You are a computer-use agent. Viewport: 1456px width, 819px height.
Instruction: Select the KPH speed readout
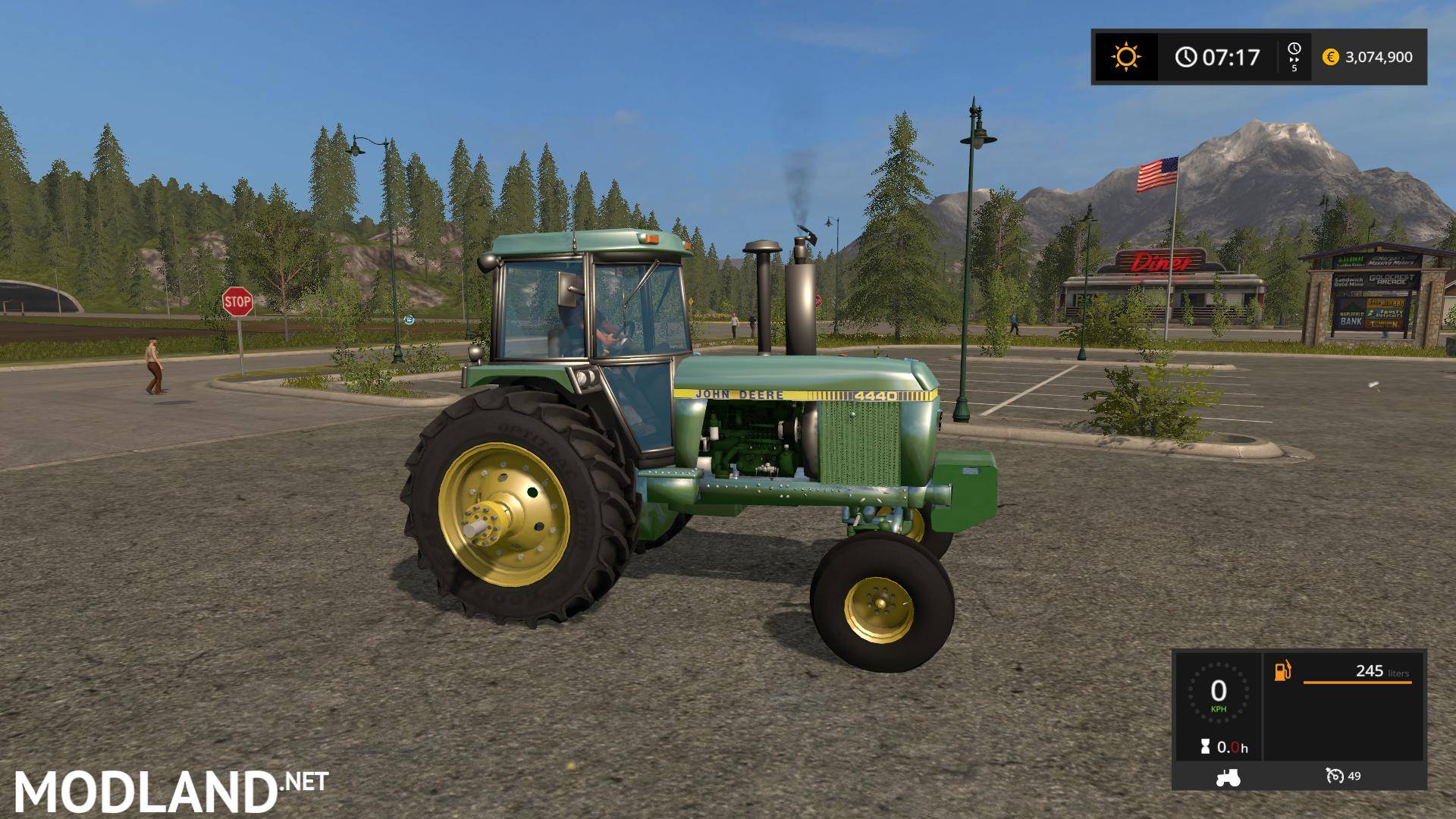click(1219, 708)
